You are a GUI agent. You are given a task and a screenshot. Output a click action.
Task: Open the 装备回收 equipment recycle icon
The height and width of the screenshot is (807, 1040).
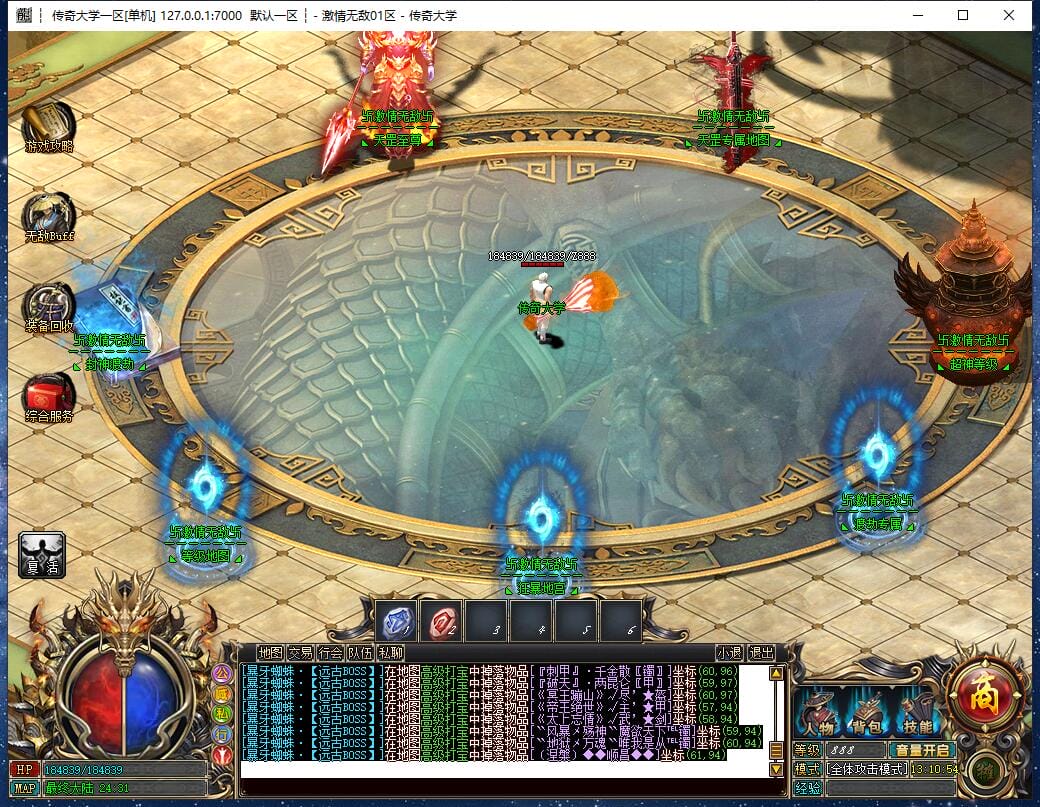(48, 304)
